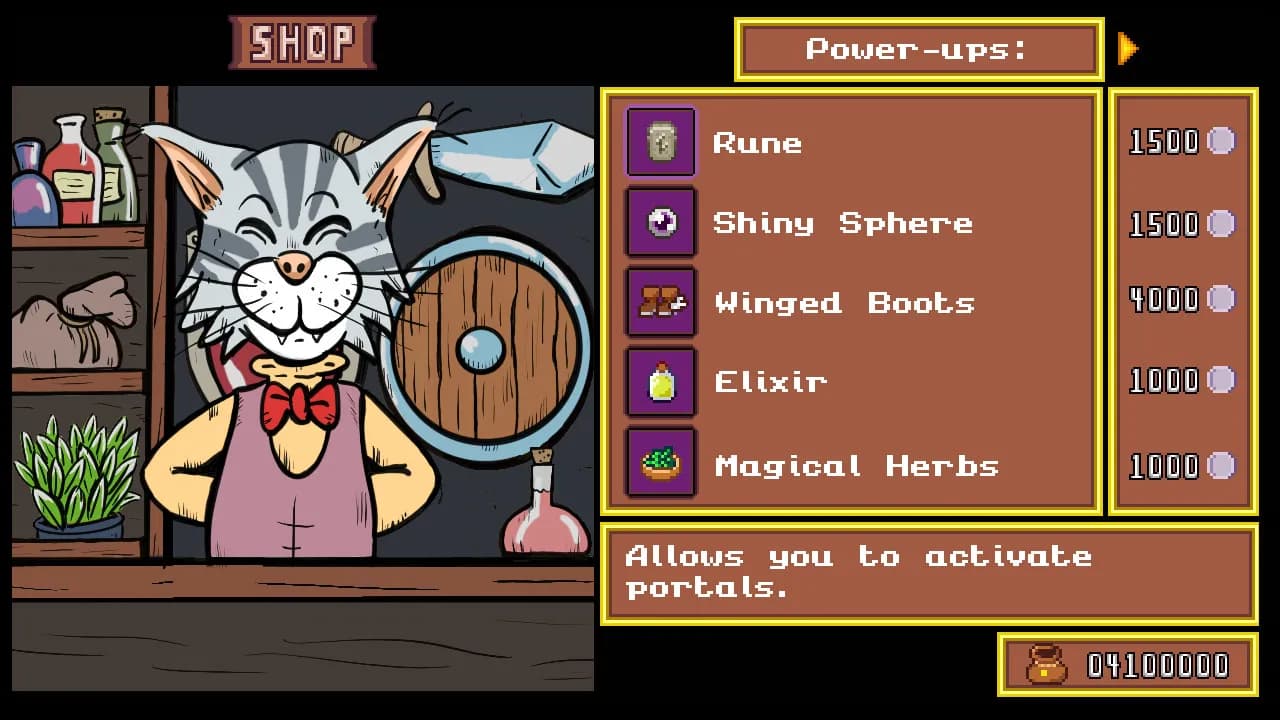
Task: Click the Power-ups category header
Action: pyautogui.click(x=918, y=49)
